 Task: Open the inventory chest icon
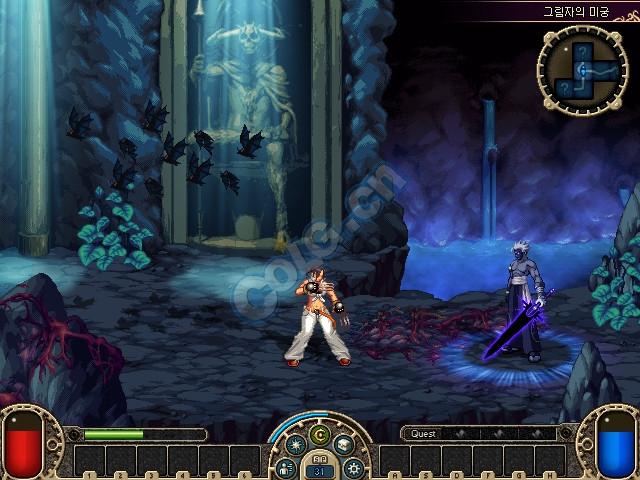[x=344, y=446]
